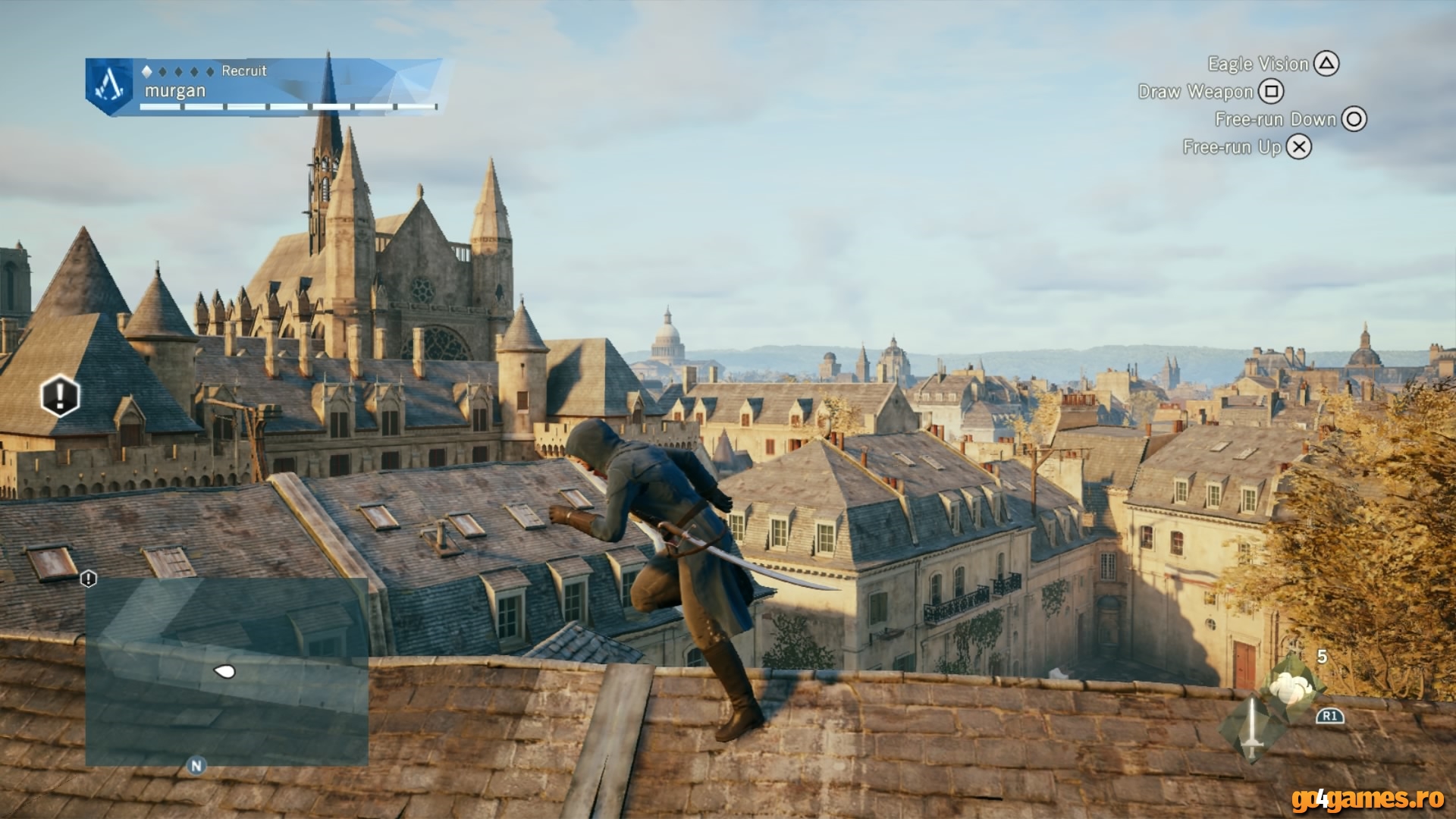Click the small exclamation marker above the minimap
Image resolution: width=1456 pixels, height=819 pixels.
[89, 579]
